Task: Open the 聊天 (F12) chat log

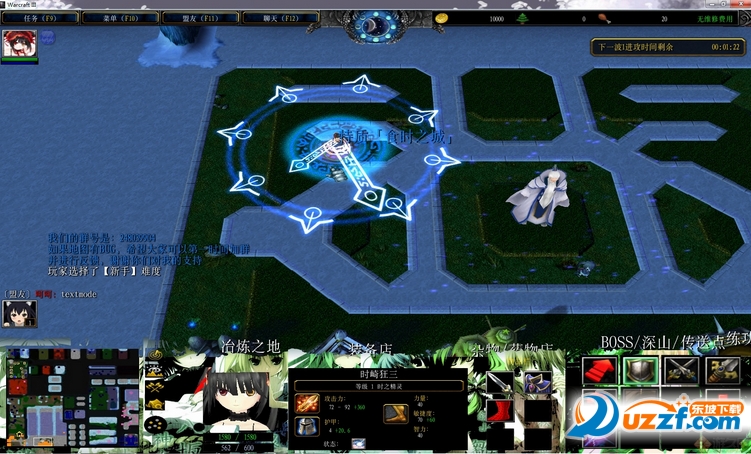Action: pos(281,18)
